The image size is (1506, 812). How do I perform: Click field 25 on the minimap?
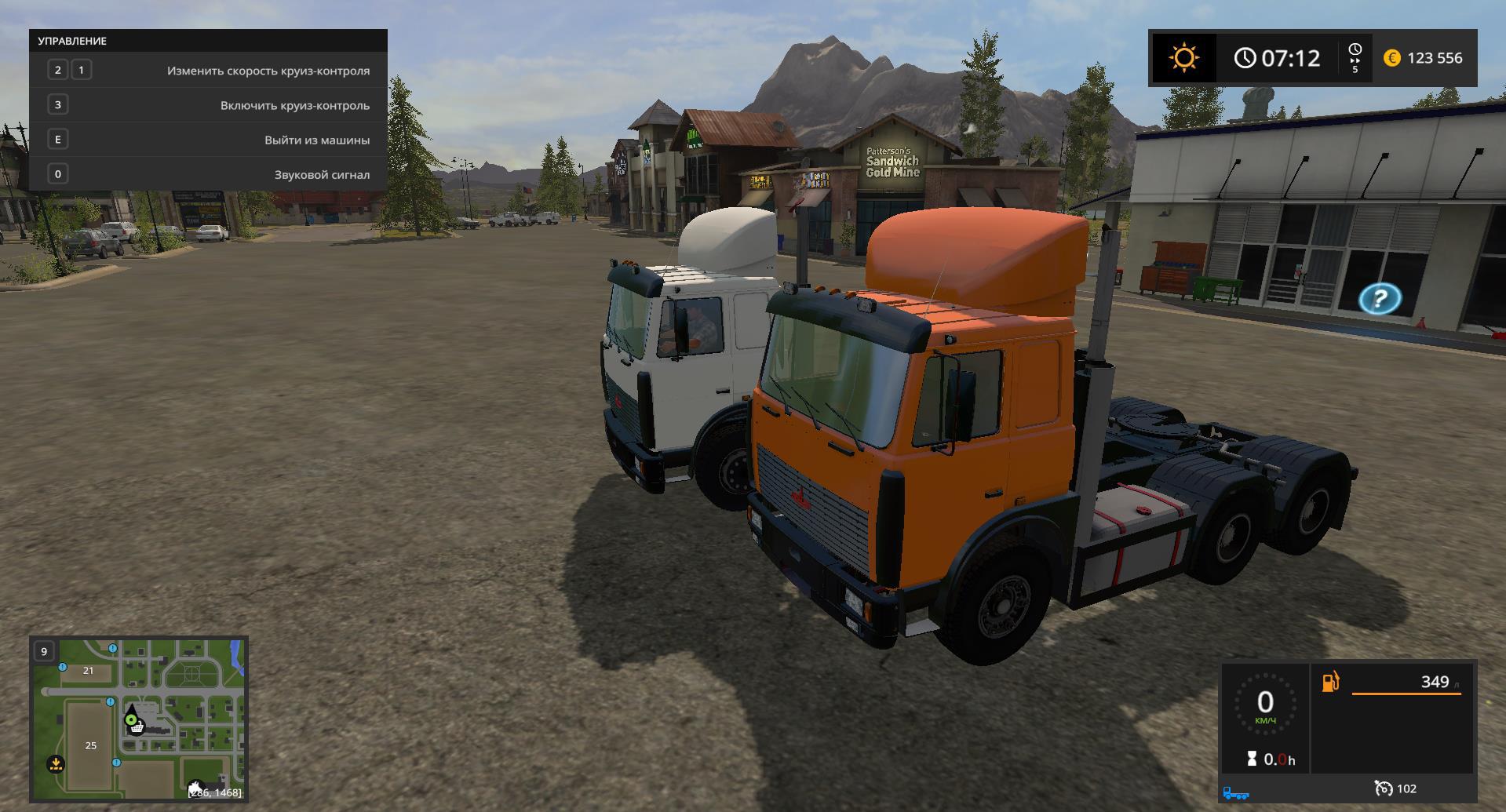pos(91,745)
